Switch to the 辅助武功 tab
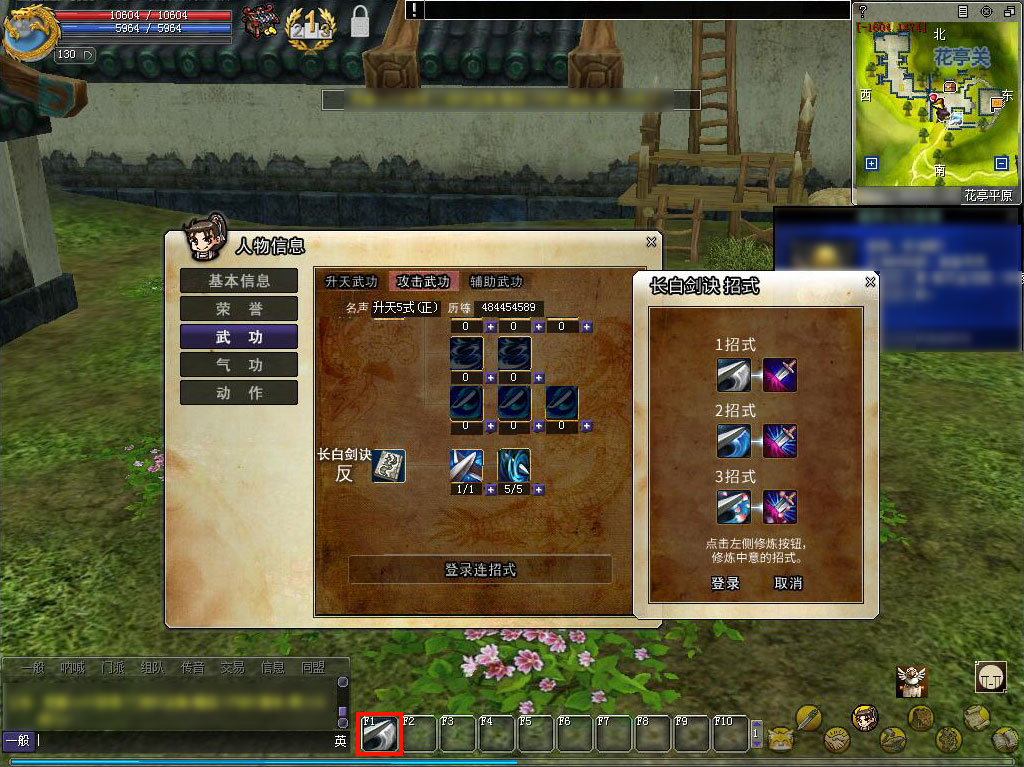This screenshot has width=1024, height=767. pyautogui.click(x=496, y=282)
